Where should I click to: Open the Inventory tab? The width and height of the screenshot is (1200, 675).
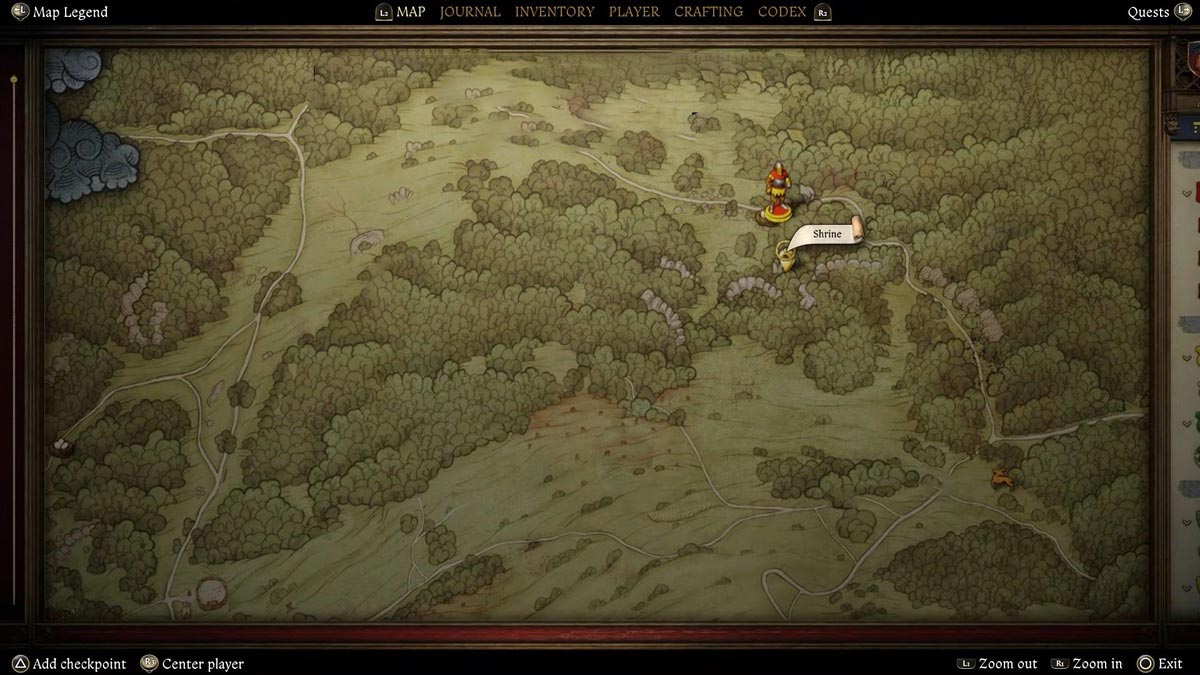554,12
